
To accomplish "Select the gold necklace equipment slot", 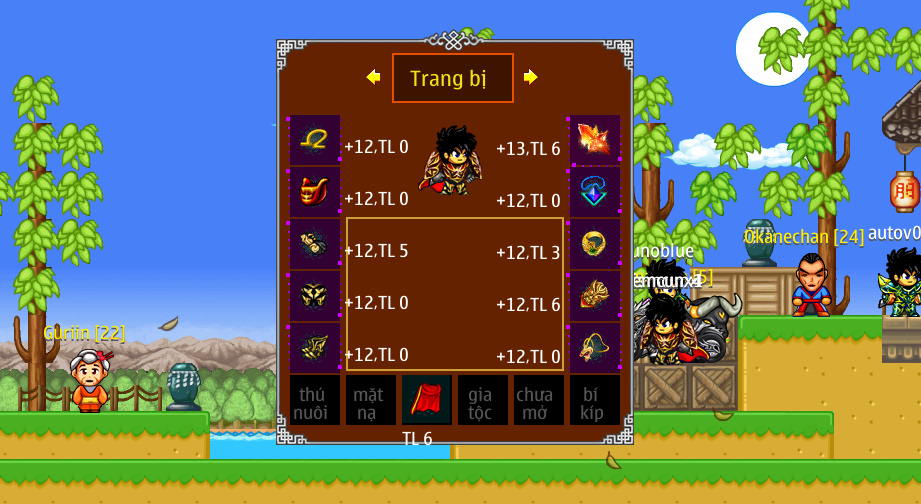I will tap(315, 140).
